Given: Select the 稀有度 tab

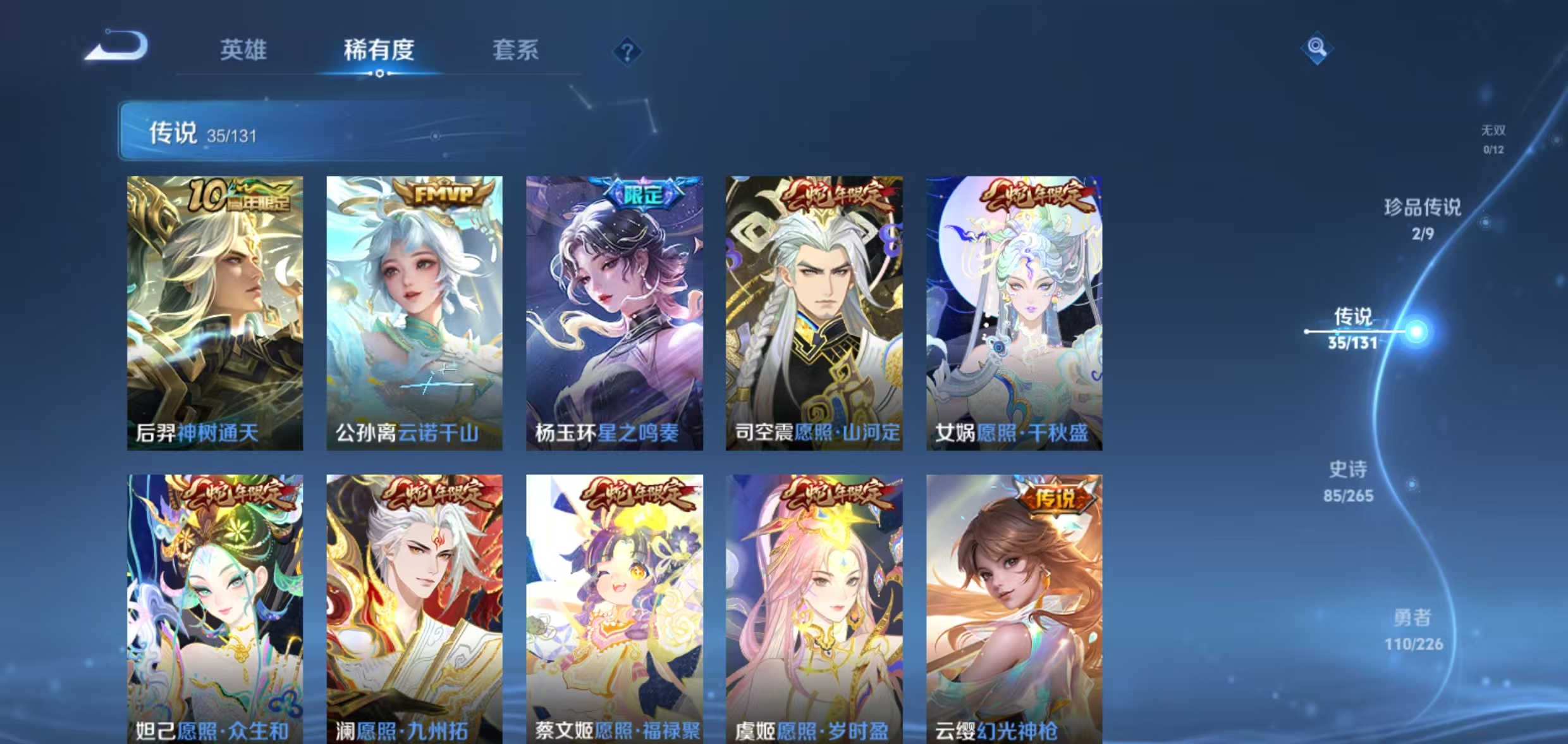Looking at the screenshot, I should tap(378, 51).
